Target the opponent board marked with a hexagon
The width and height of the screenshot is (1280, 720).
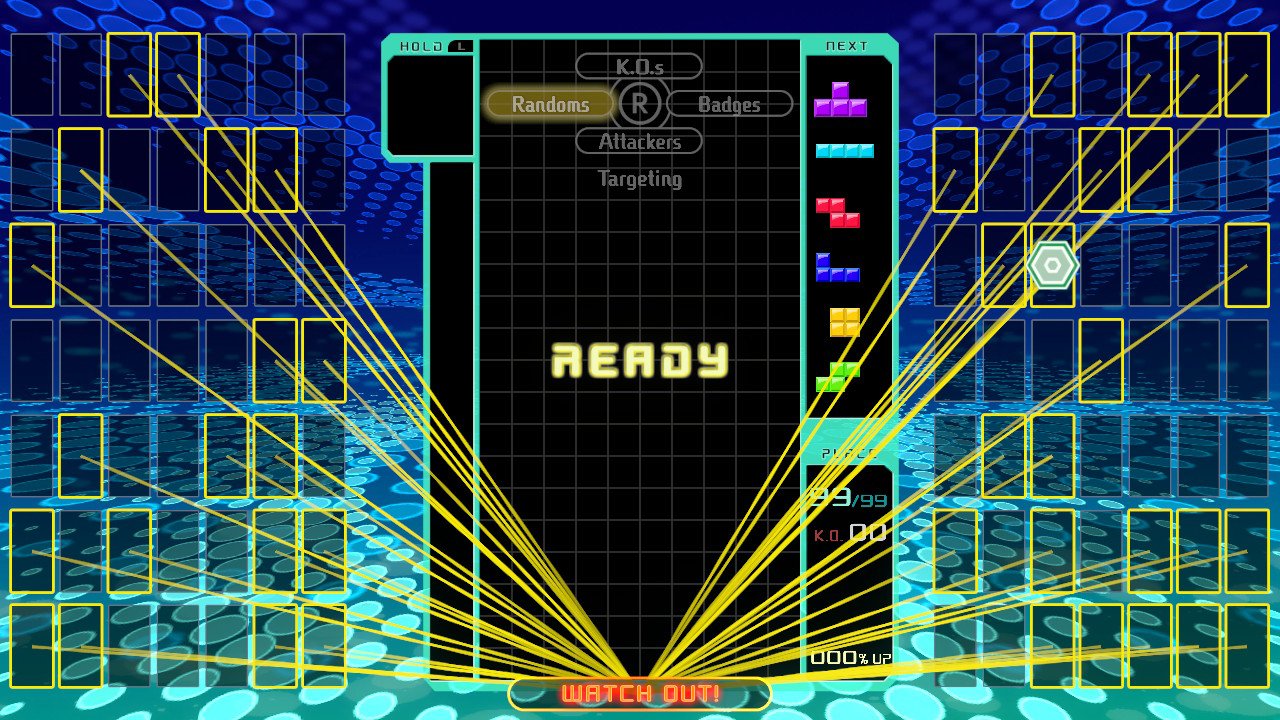pyautogui.click(x=1052, y=265)
